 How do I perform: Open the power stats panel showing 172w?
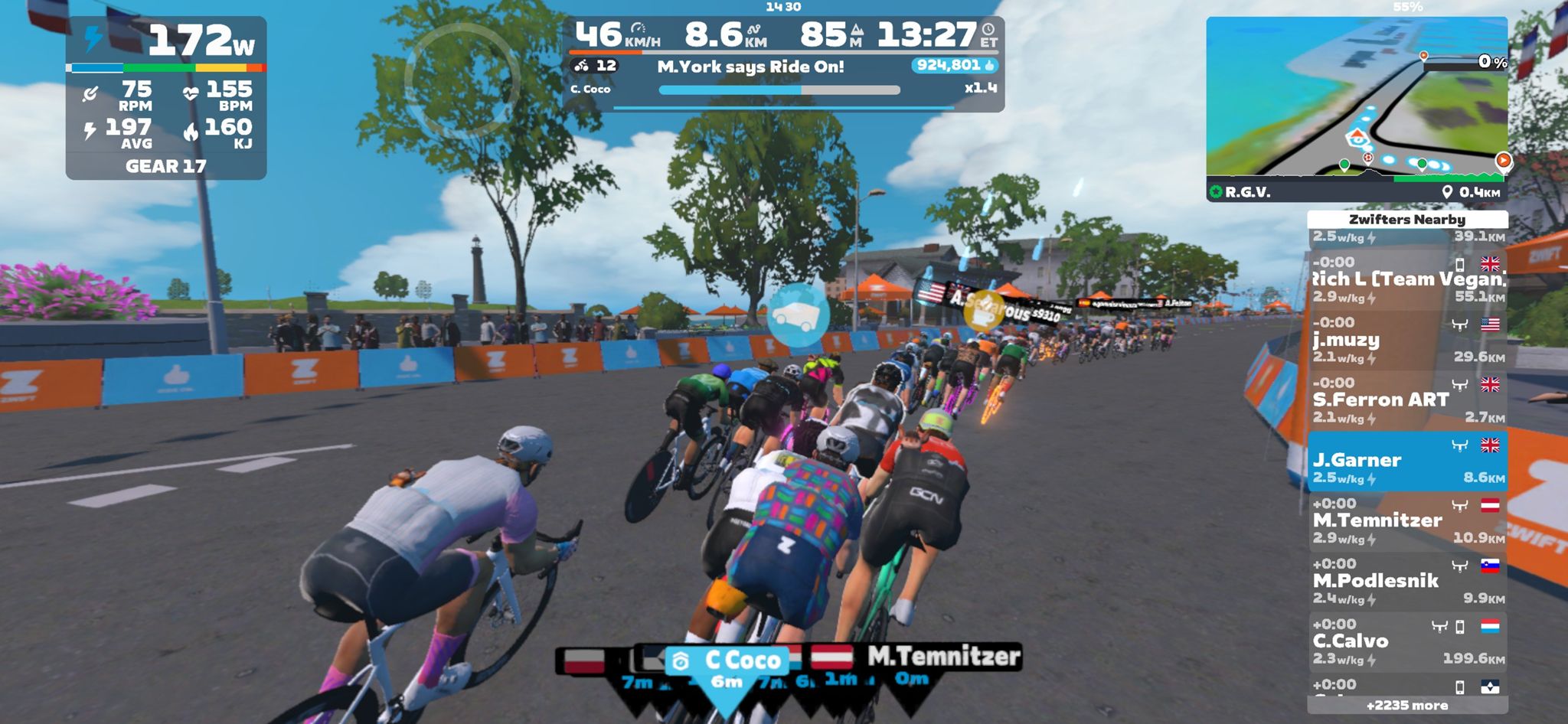pos(166,98)
